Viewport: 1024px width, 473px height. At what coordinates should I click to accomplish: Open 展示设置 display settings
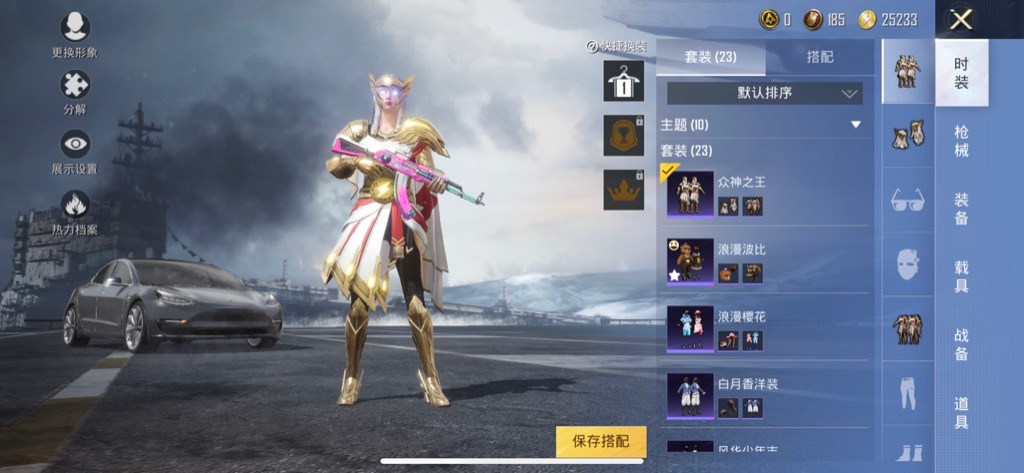75,146
